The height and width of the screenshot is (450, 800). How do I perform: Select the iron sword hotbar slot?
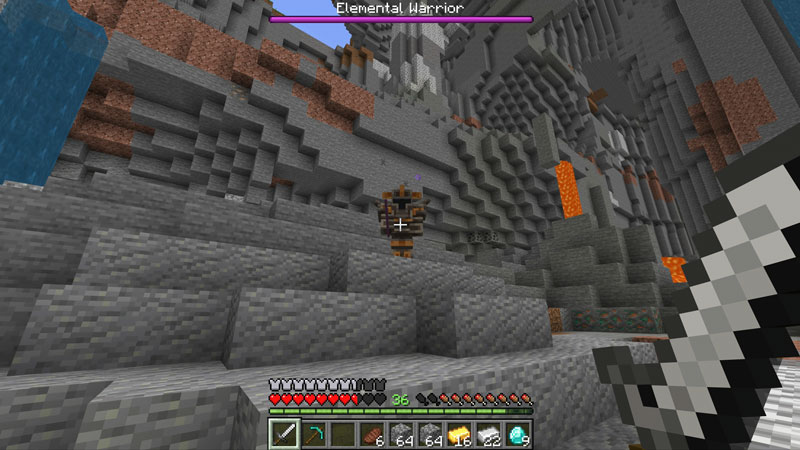pos(284,434)
